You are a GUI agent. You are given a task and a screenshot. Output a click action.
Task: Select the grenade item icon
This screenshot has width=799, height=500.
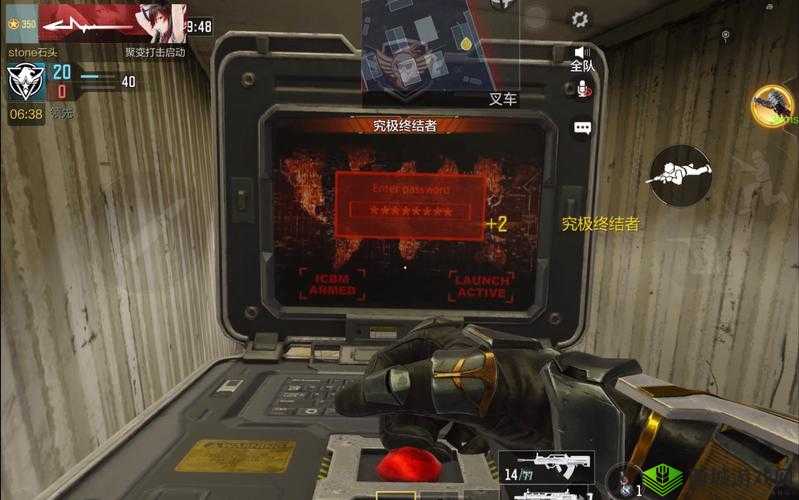tap(625, 483)
